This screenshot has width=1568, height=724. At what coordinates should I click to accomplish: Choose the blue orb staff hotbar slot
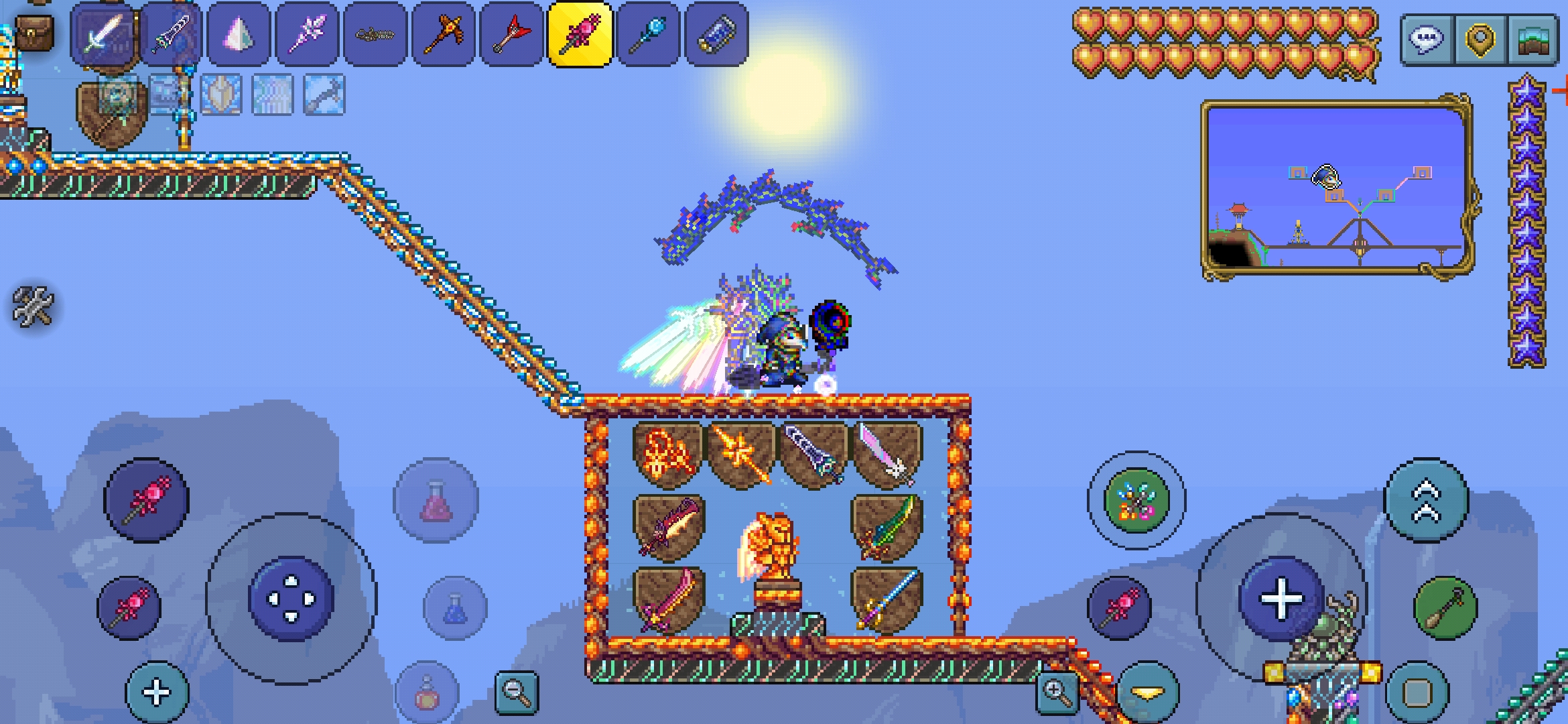(x=648, y=34)
